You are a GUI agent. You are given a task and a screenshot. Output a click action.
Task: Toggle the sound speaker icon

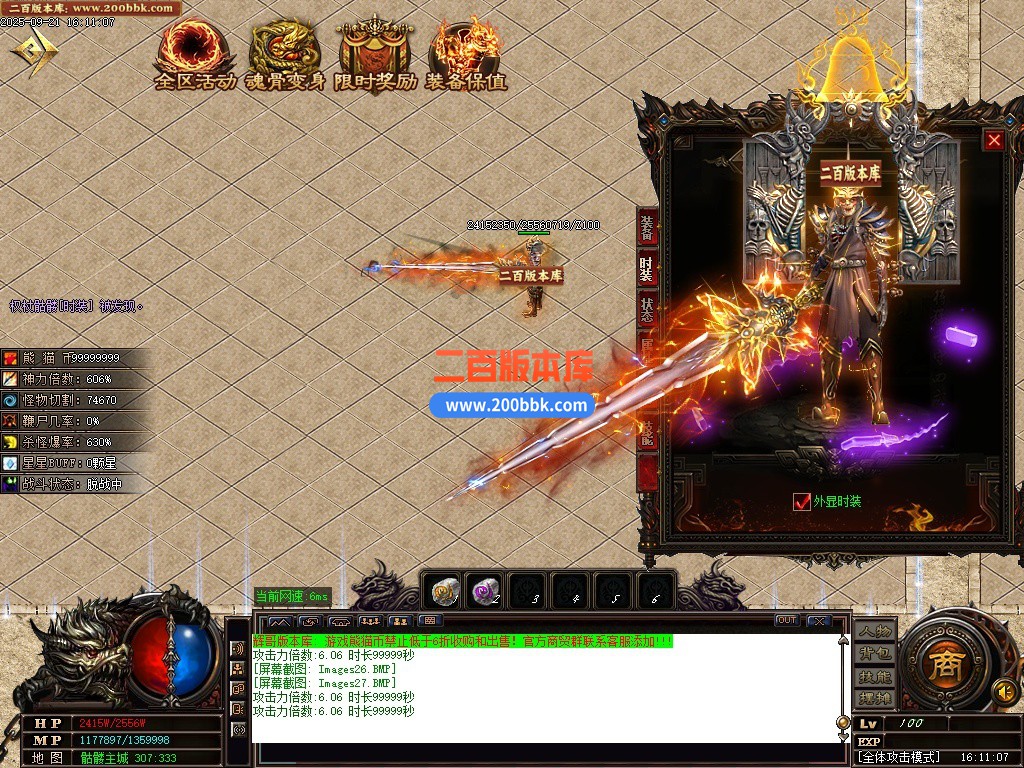click(x=1003, y=691)
